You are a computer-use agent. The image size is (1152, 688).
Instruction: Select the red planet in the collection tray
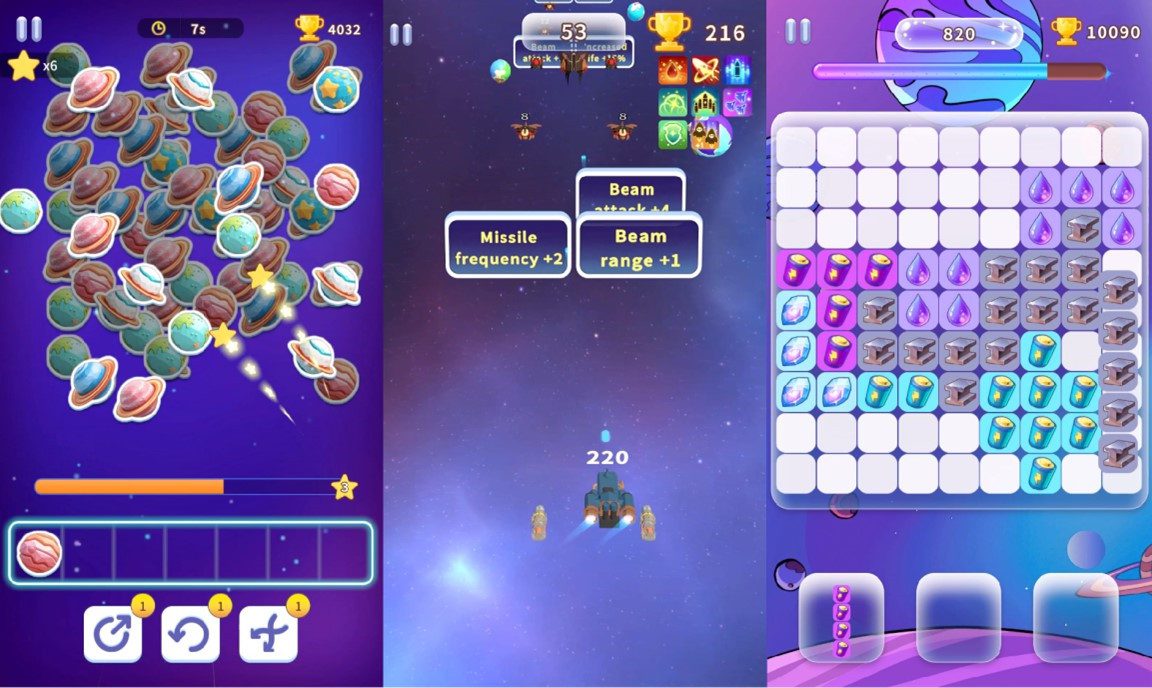click(x=40, y=553)
